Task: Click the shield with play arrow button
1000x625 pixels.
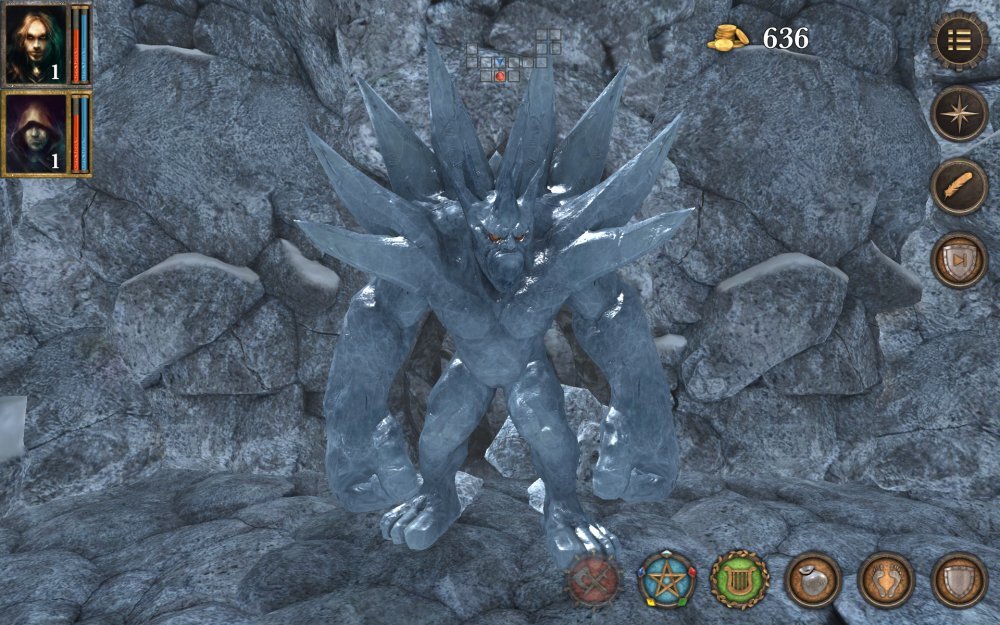Action: point(959,260)
